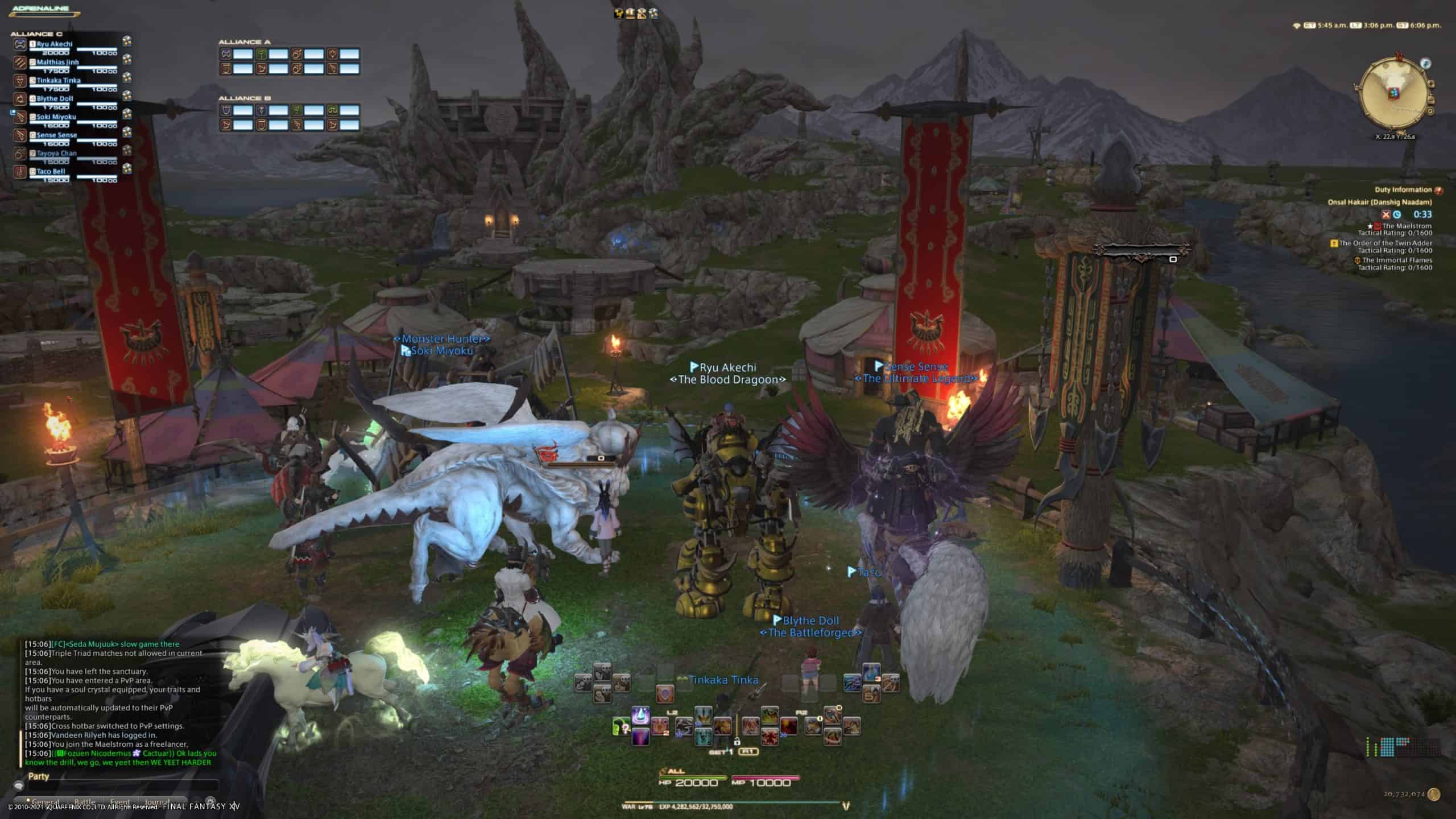1456x819 pixels.
Task: Zoom in the minimap with plus button
Action: coord(1431,84)
